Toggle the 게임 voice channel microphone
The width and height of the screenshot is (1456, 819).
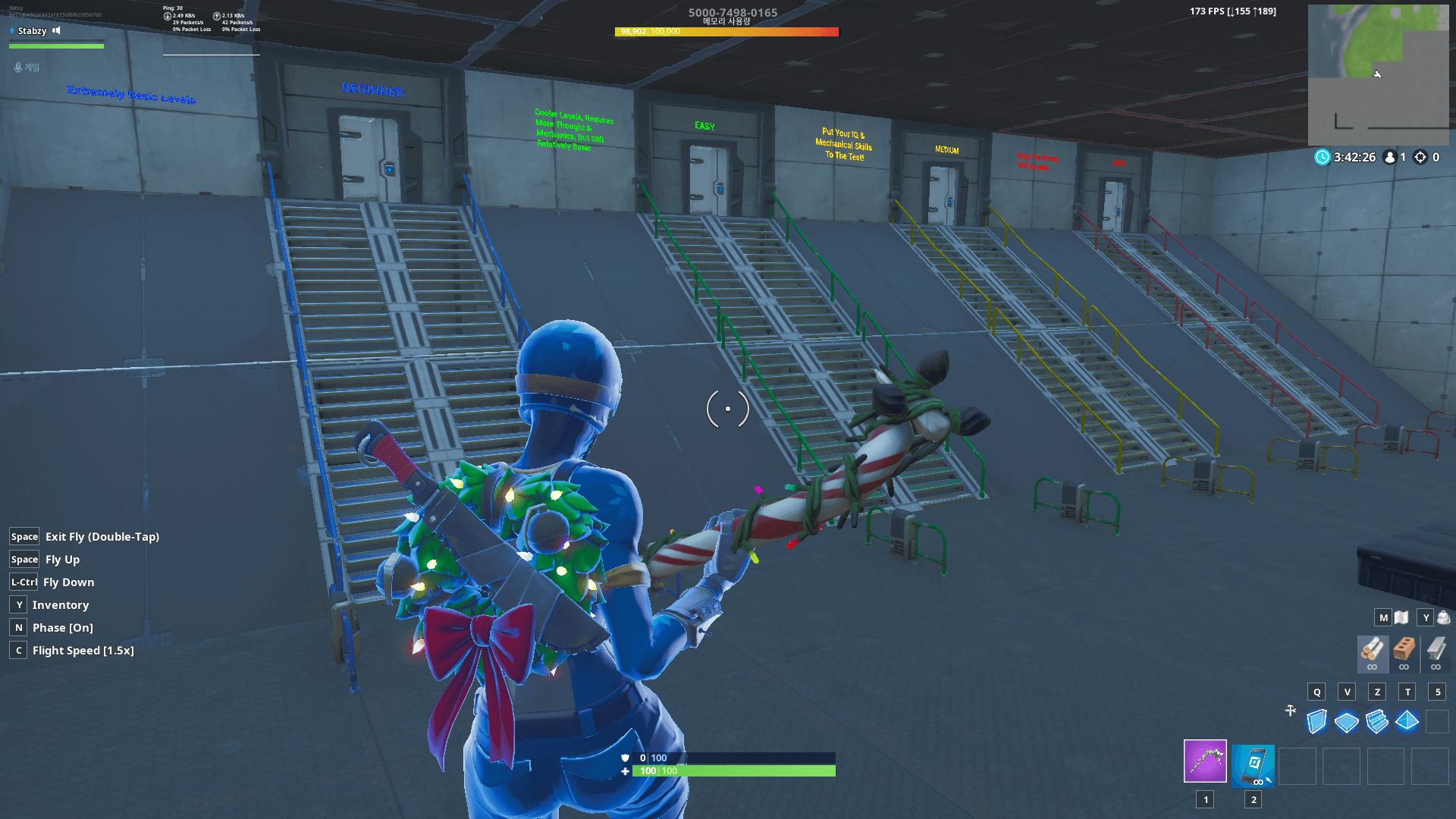coord(17,67)
